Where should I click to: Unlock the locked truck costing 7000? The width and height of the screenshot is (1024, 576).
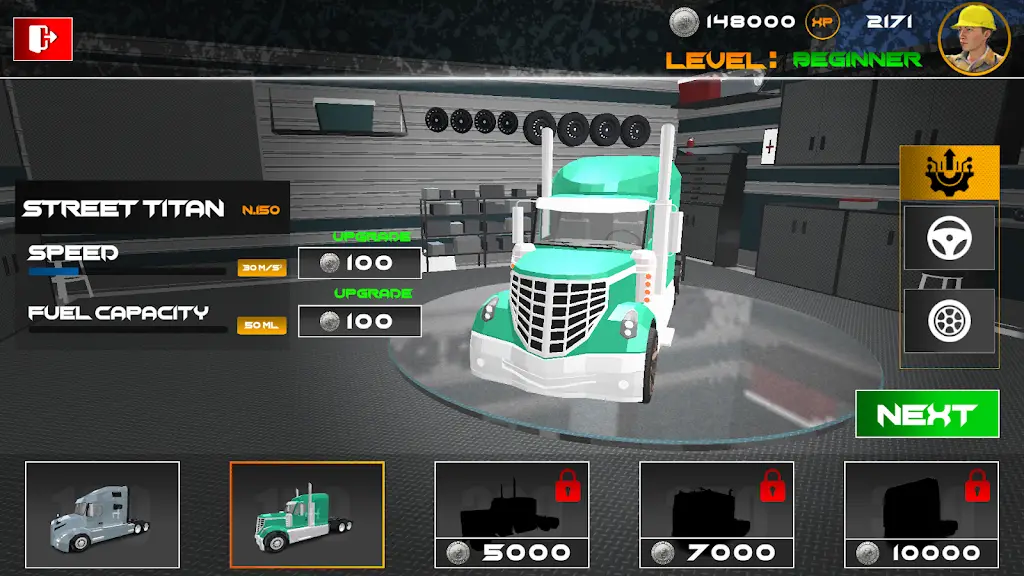click(x=717, y=514)
